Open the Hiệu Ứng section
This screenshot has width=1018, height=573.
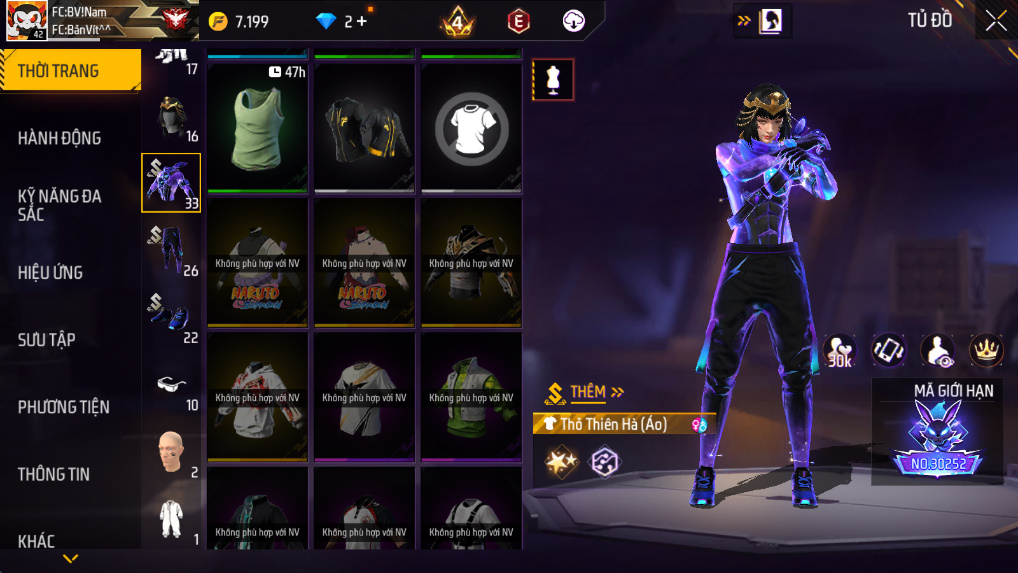[x=50, y=272]
